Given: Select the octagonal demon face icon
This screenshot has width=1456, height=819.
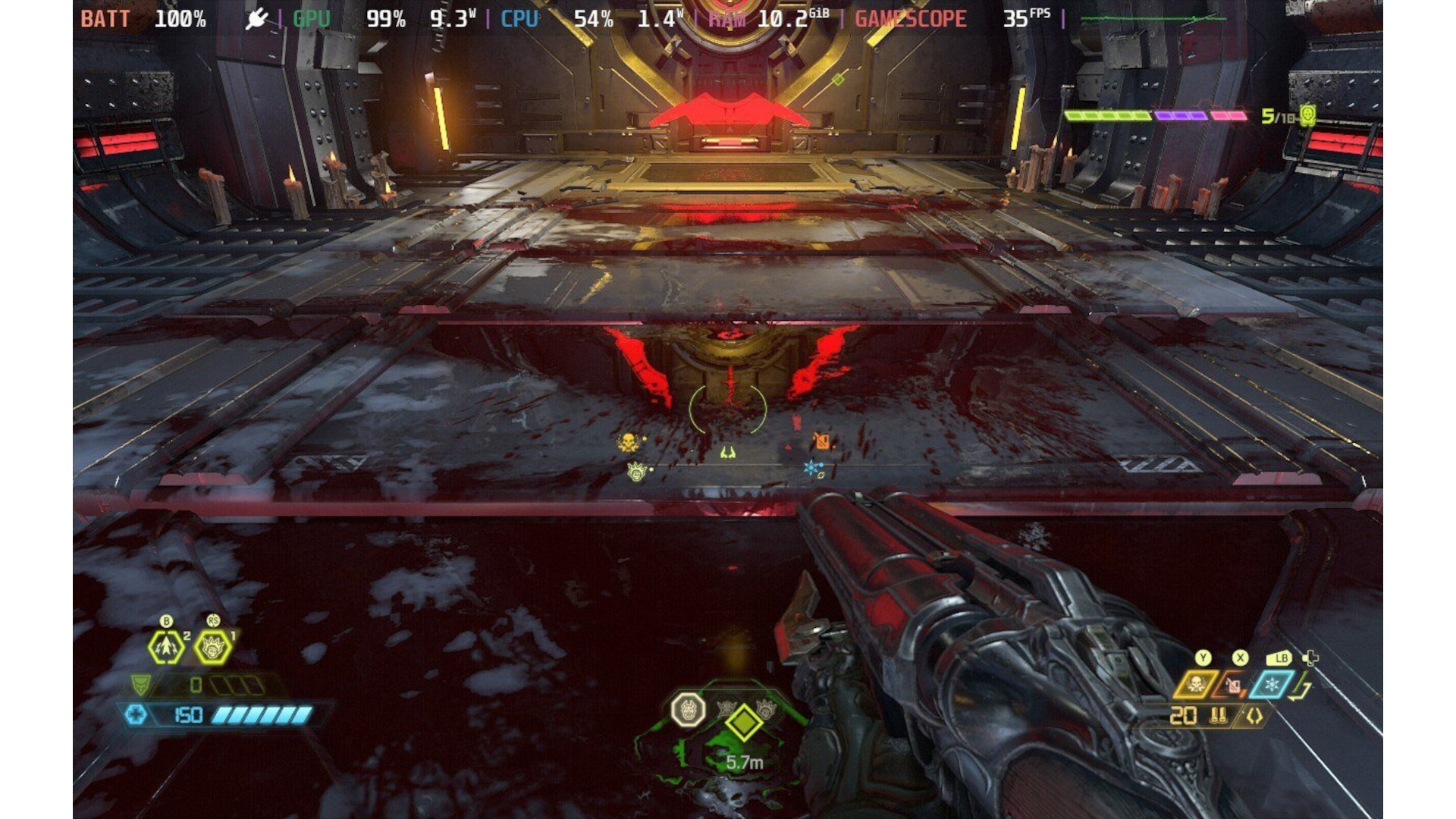Looking at the screenshot, I should (x=688, y=711).
